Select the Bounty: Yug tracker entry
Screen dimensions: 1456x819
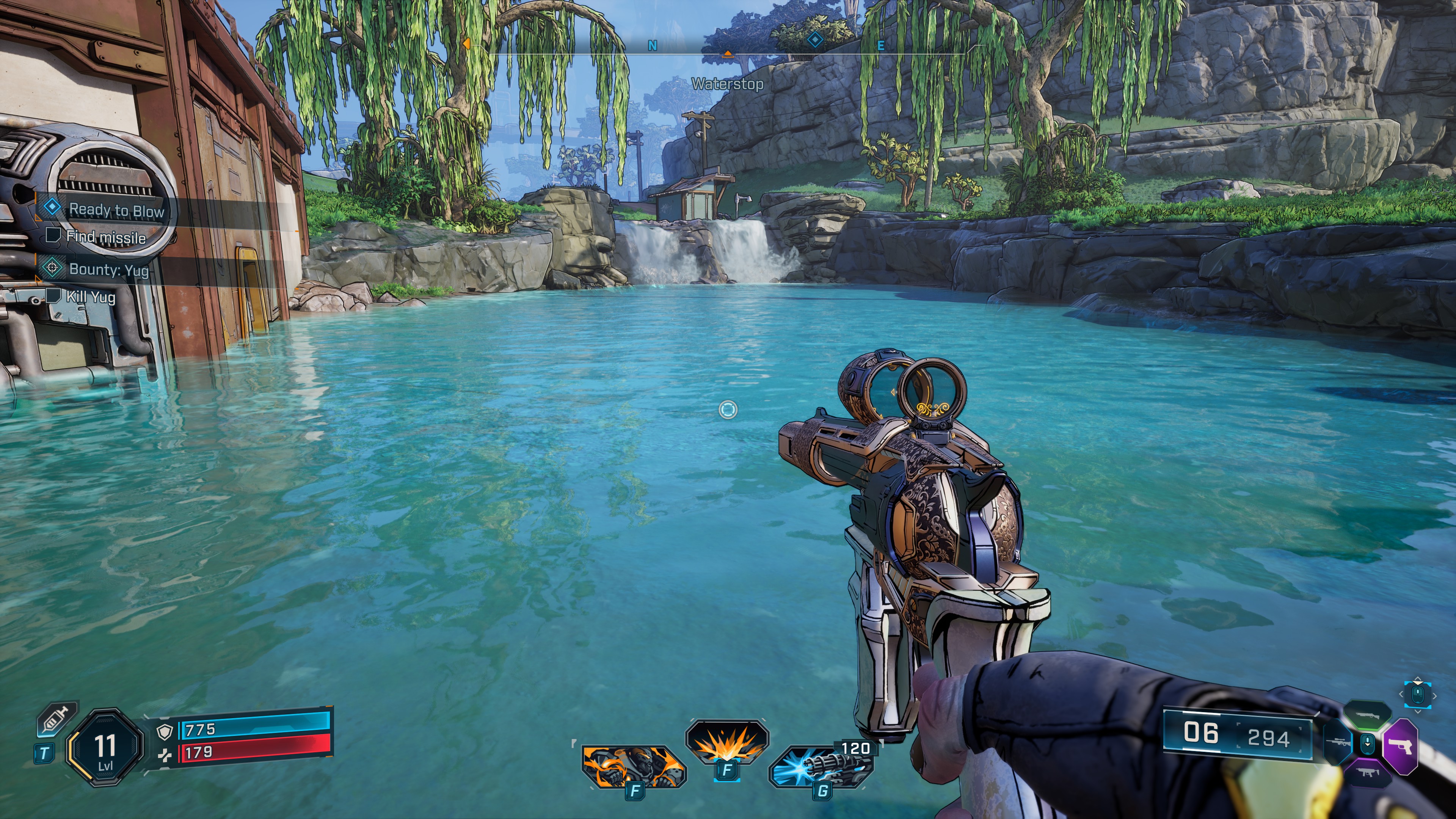click(x=108, y=269)
